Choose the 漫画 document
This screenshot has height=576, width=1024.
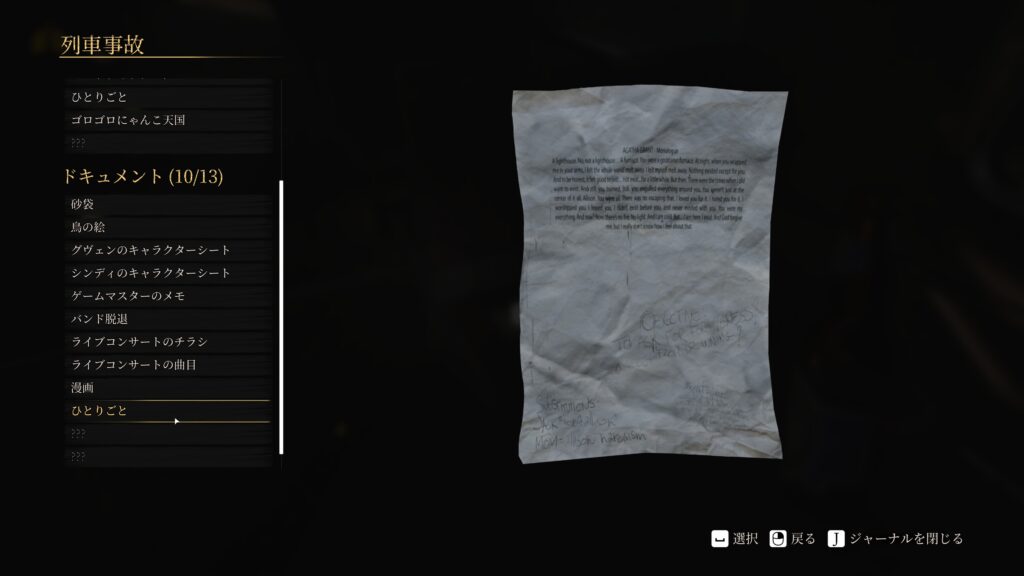[165, 388]
